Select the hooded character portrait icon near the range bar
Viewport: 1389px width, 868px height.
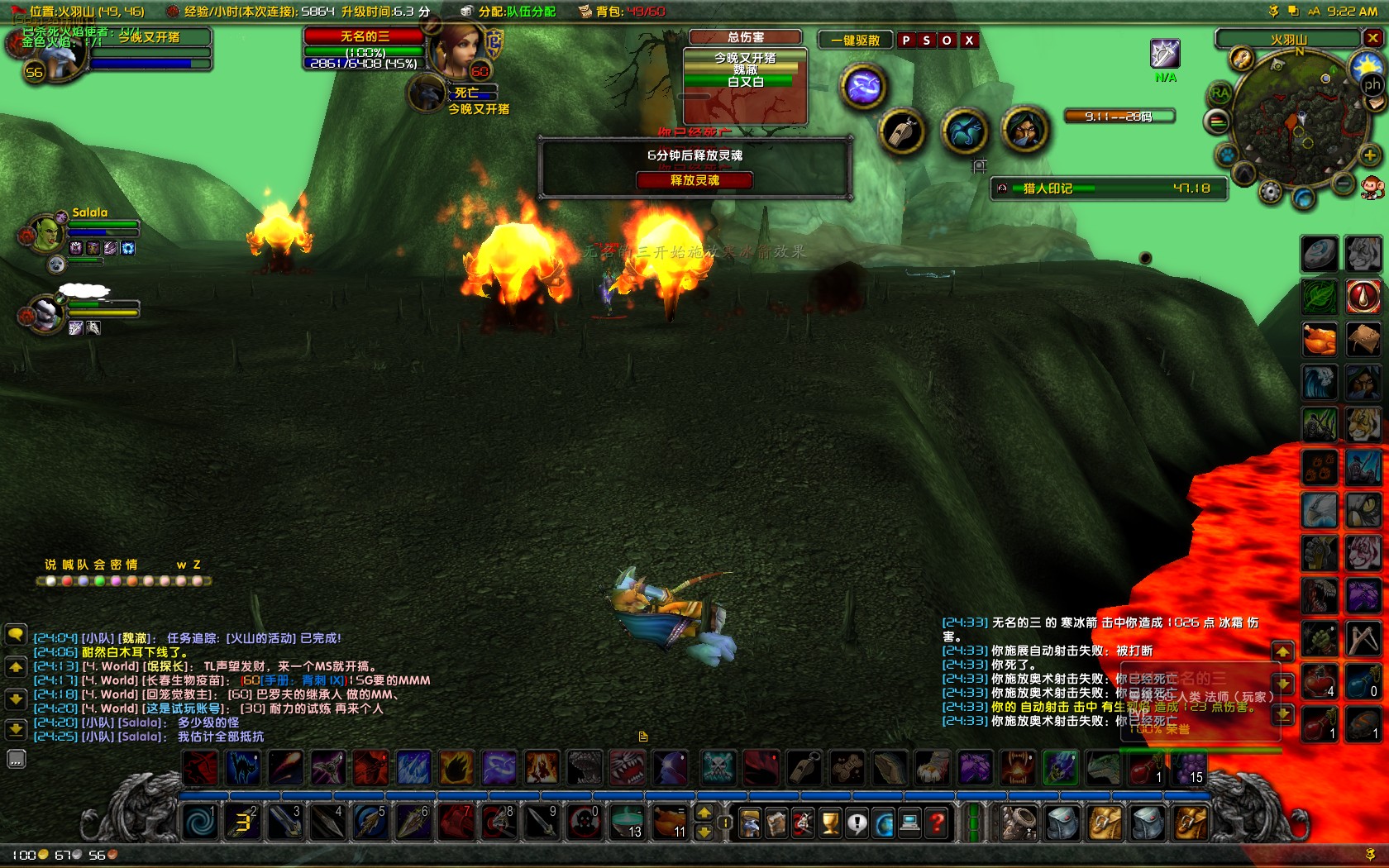[1026, 131]
